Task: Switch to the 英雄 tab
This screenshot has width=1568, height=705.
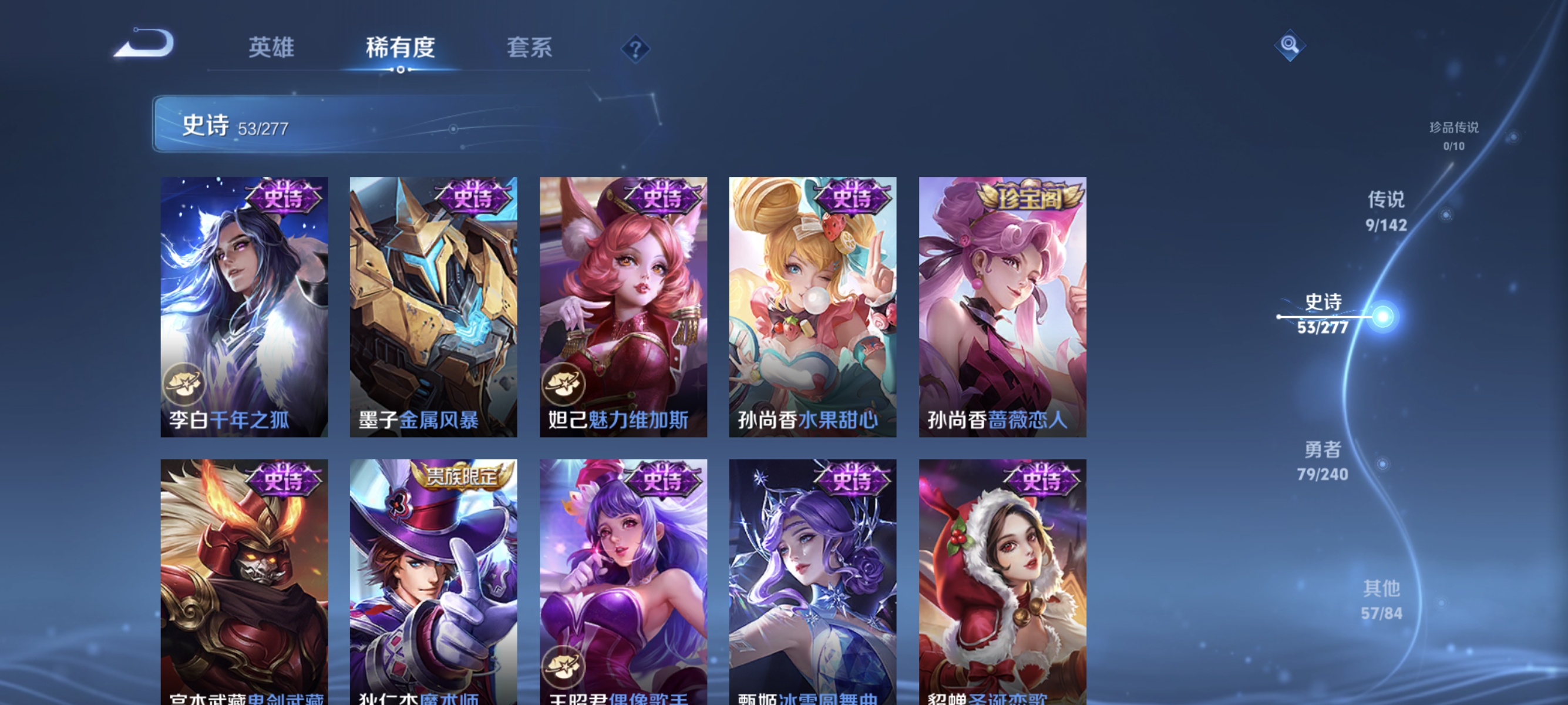Action: tap(271, 49)
